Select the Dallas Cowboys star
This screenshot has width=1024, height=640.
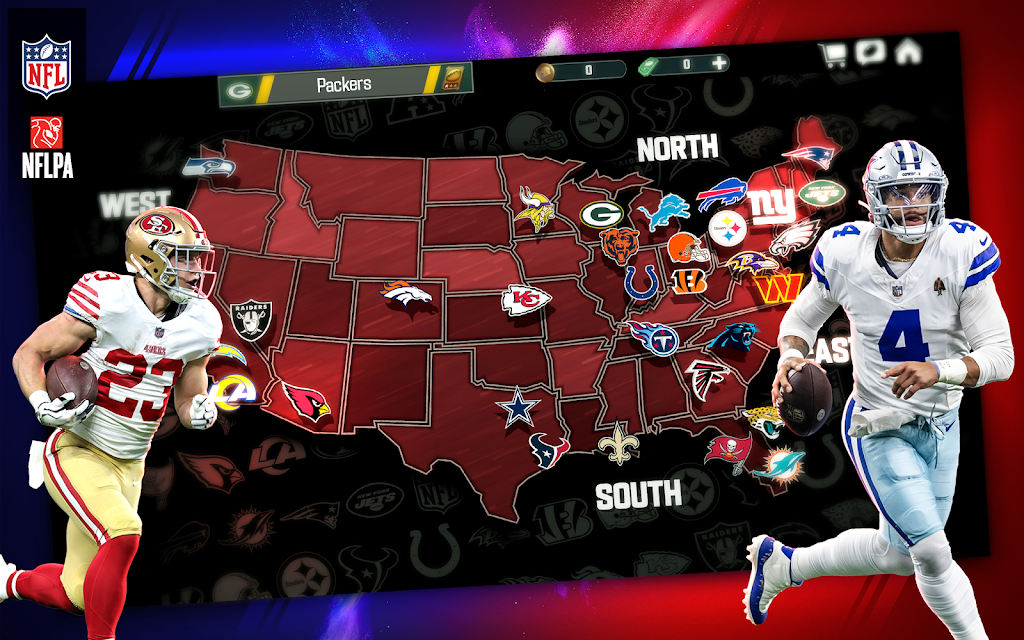pos(518,409)
